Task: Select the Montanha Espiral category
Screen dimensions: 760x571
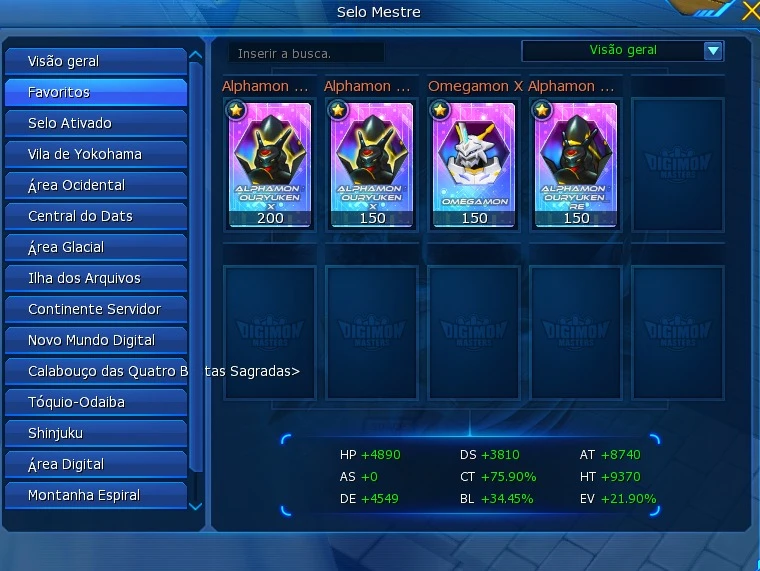Action: point(95,495)
